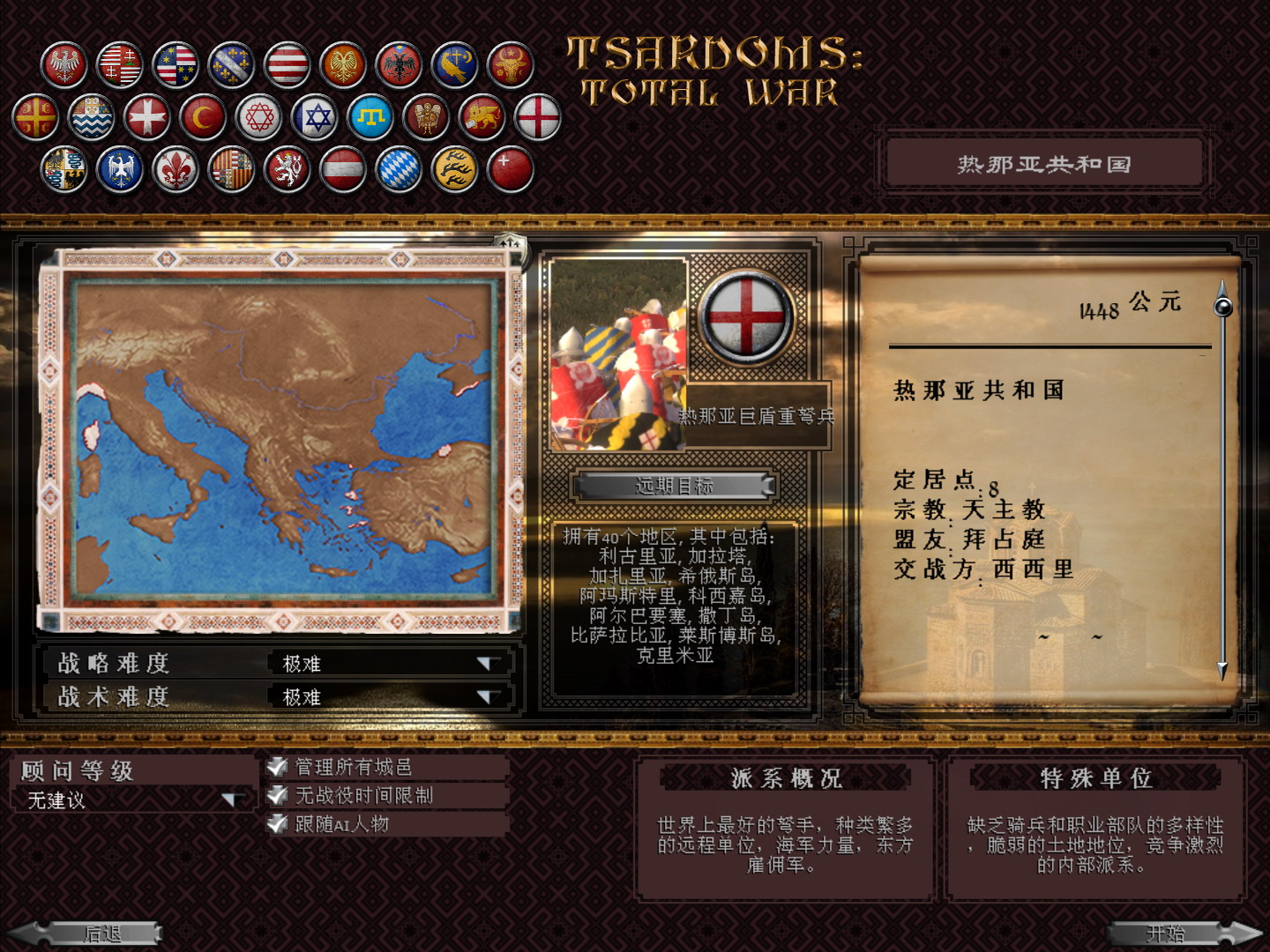
Task: Select the light blue Crimean tamga shield
Action: 369,116
